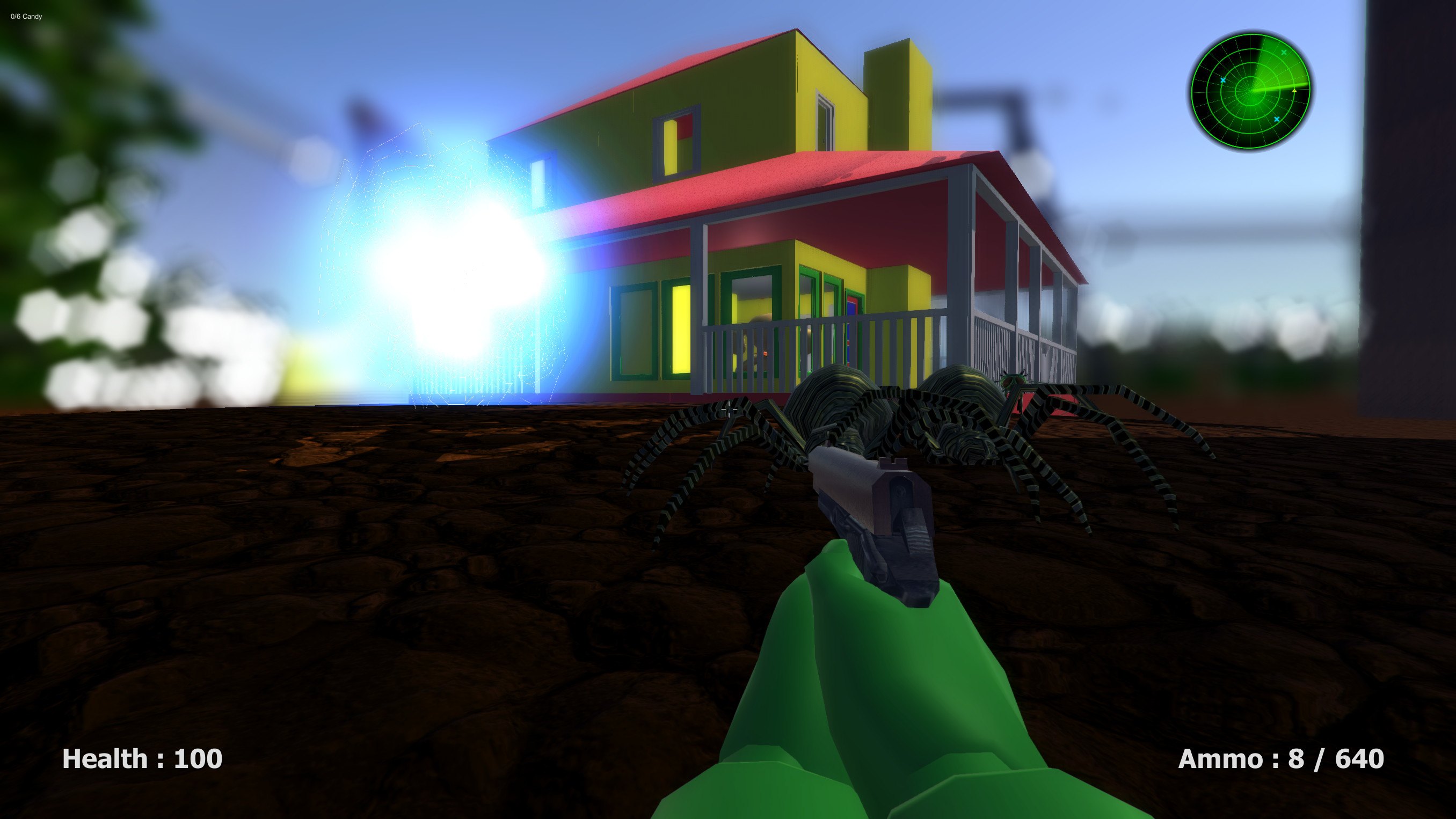This screenshot has height=819, width=1456.
Task: Click the cyan X blip at the radar's lower right
Action: [1277, 119]
